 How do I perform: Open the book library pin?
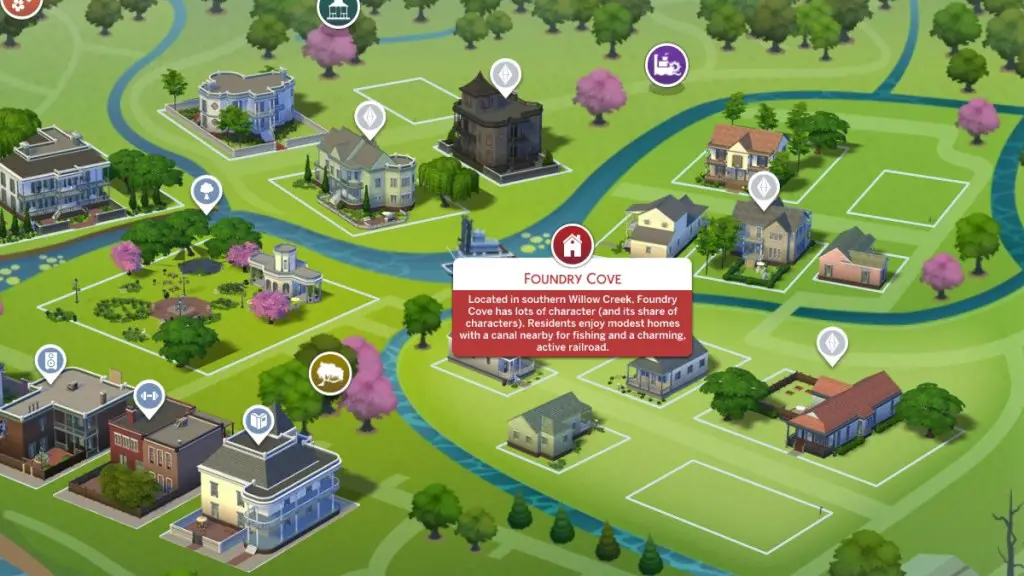259,421
